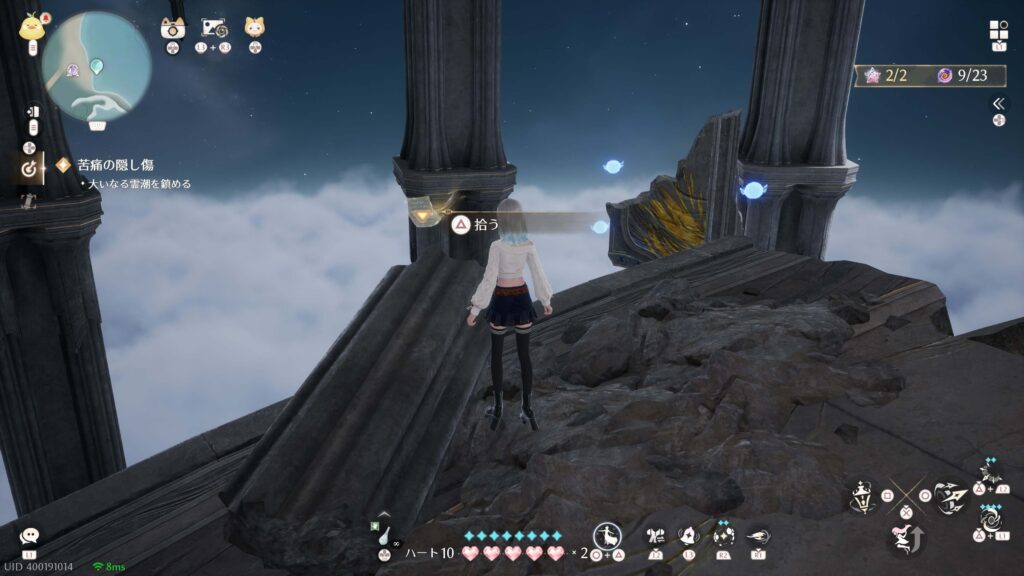The image size is (1024, 576).
Task: Open the four-squares main menu icon
Action: click(998, 29)
